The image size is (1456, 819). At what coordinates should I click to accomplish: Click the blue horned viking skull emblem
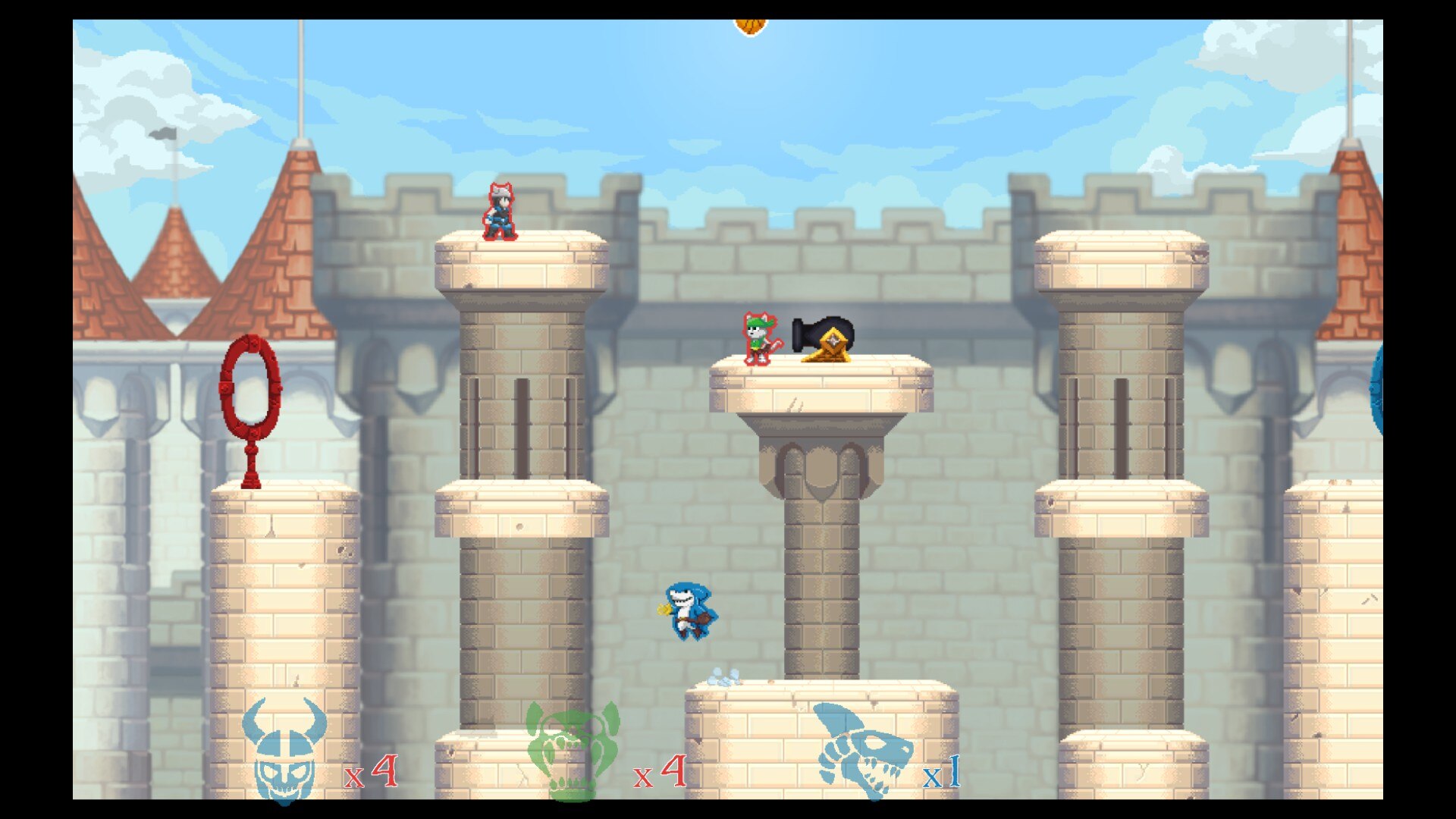point(284,751)
